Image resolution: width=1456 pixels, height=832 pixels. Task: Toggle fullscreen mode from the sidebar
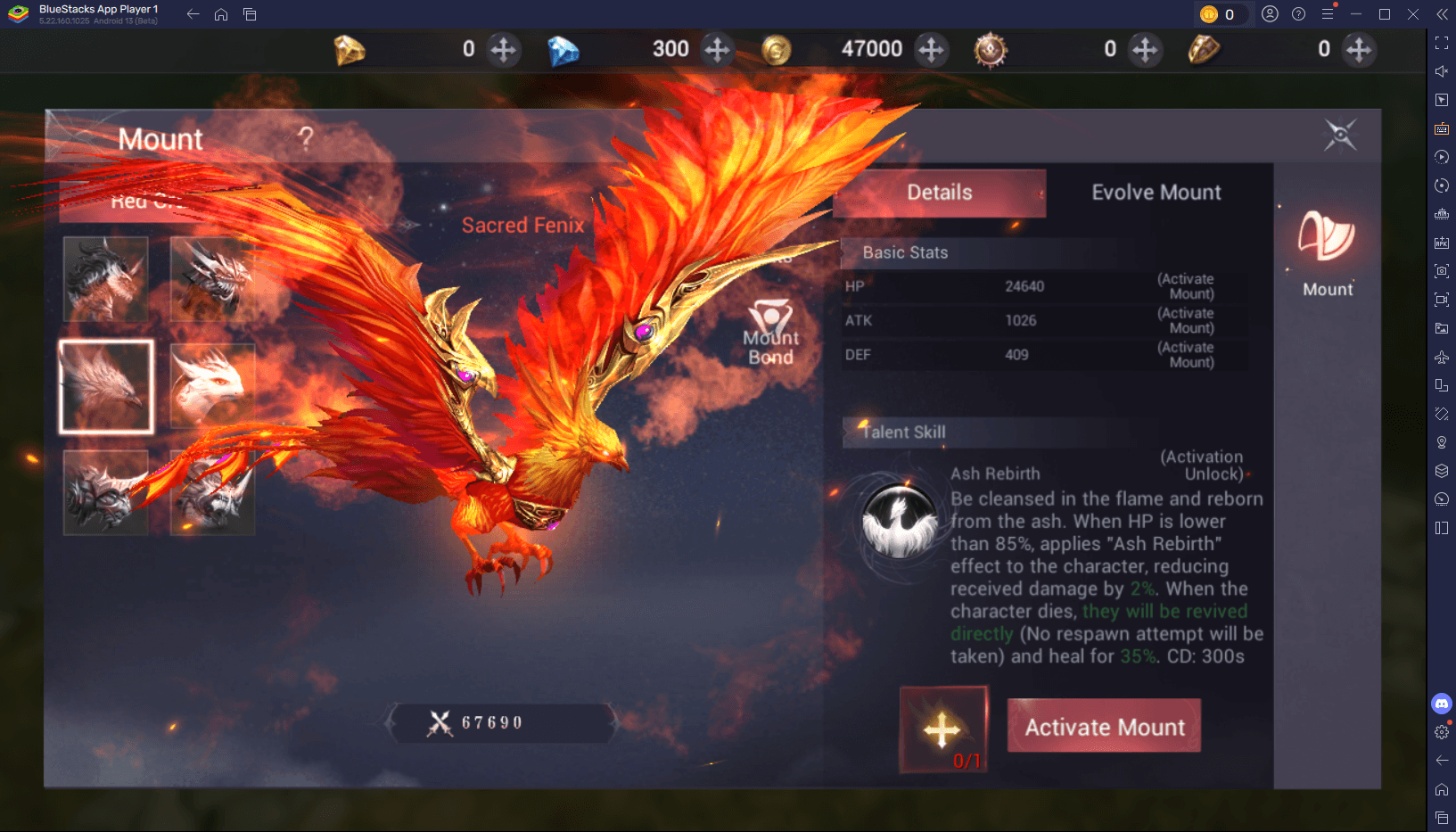1441,42
